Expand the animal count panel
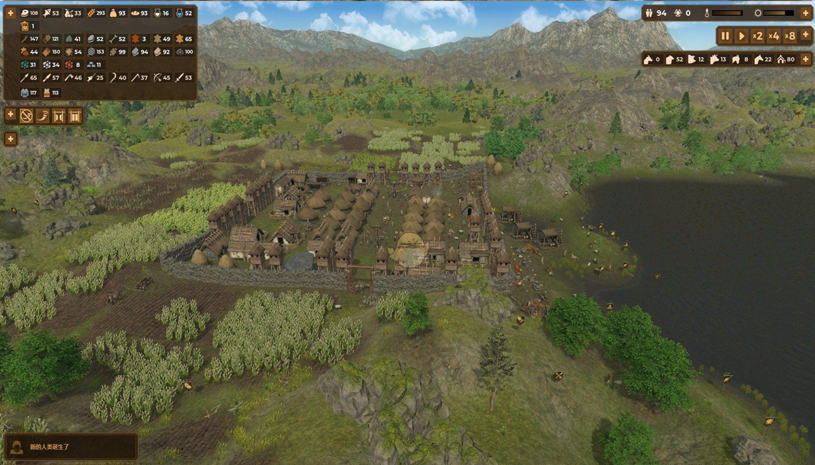 pyautogui.click(x=805, y=59)
